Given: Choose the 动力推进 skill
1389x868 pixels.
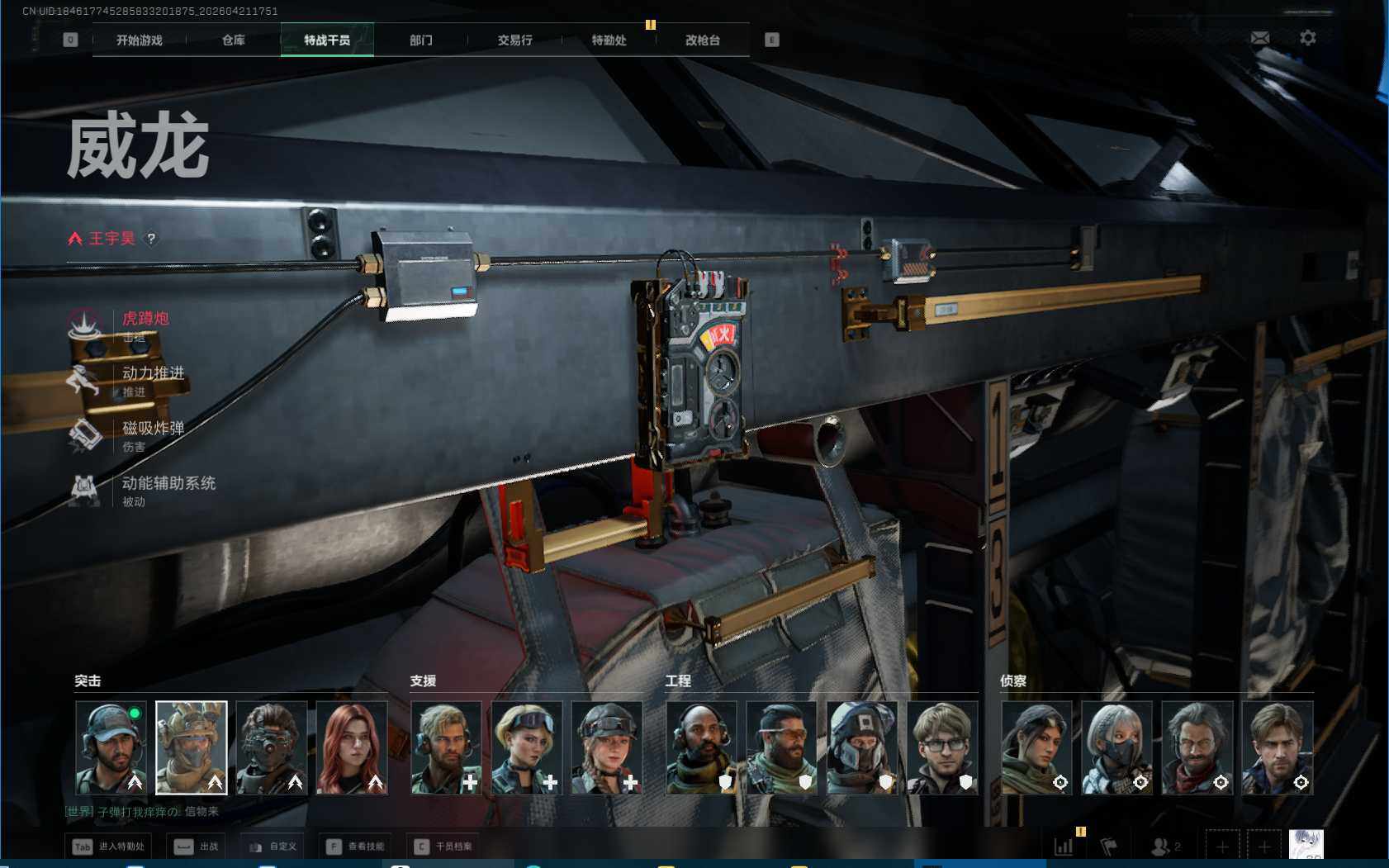Looking at the screenshot, I should pos(152,373).
